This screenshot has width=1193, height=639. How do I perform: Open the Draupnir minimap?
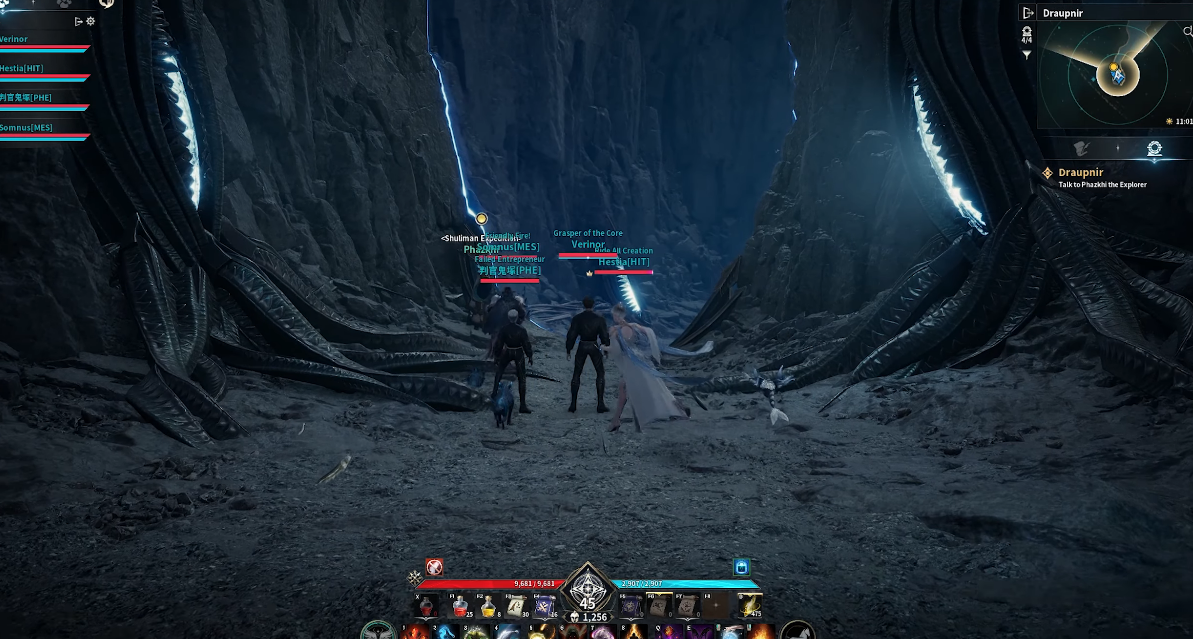(x=1114, y=76)
